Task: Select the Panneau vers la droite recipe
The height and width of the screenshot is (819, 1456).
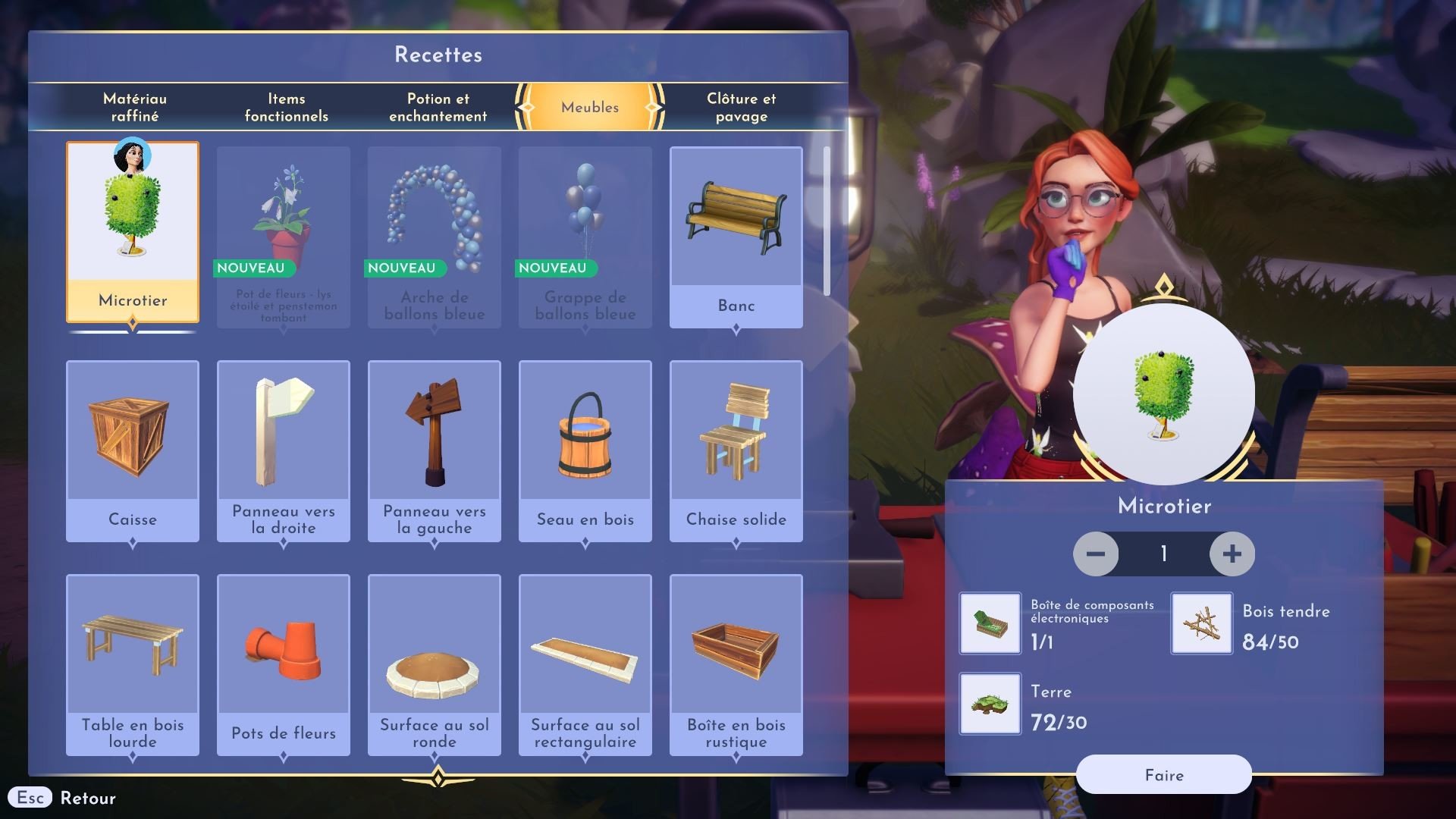Action: 284,450
